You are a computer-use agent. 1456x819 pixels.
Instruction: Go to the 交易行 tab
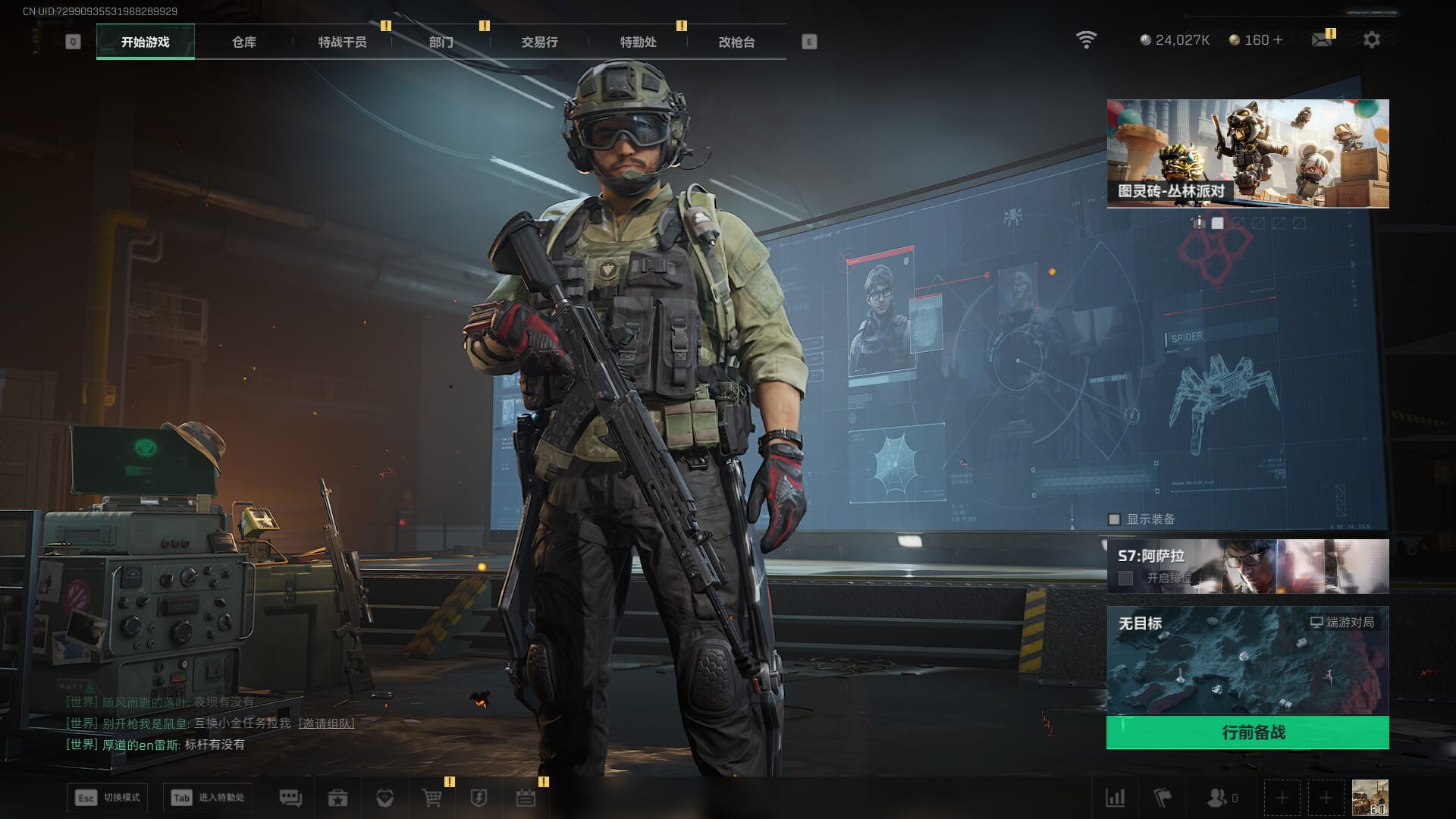pyautogui.click(x=539, y=42)
